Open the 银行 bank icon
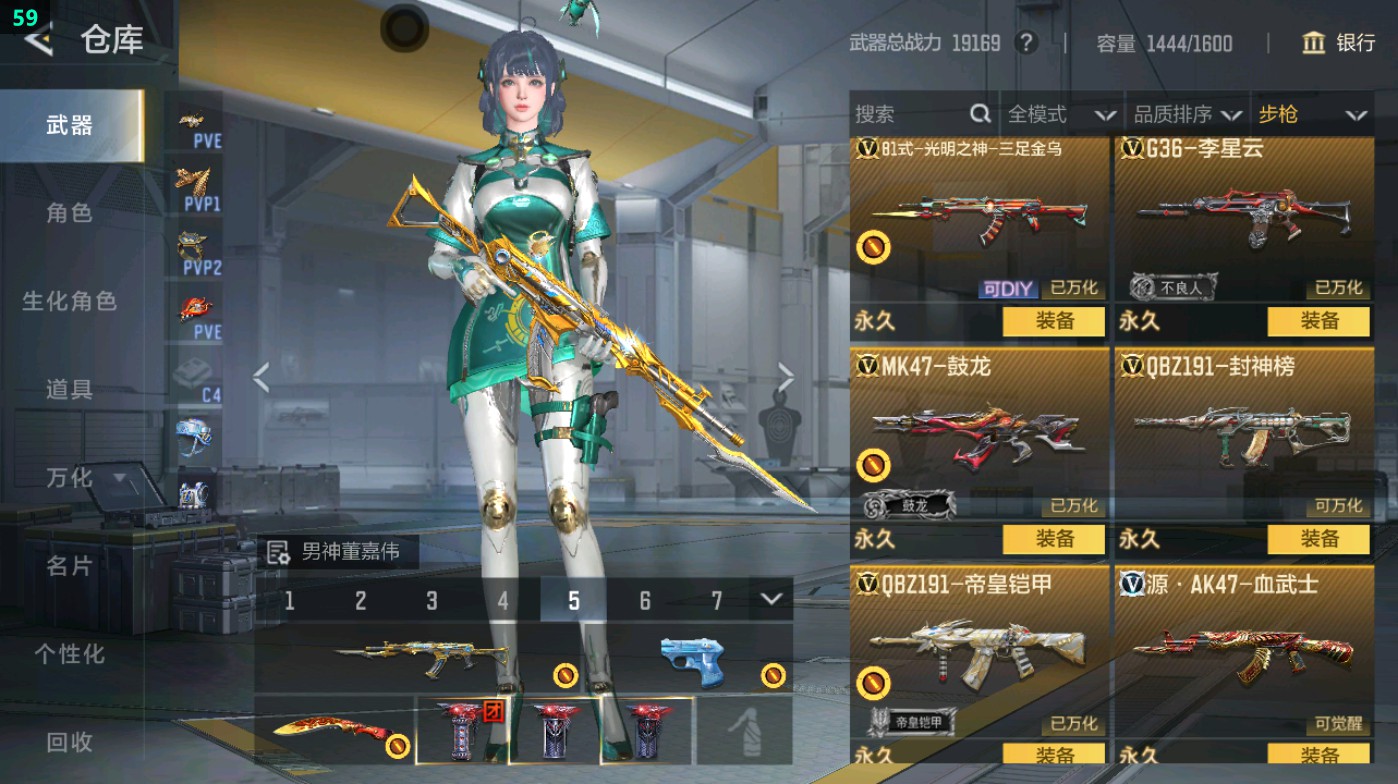 pyautogui.click(x=1313, y=44)
